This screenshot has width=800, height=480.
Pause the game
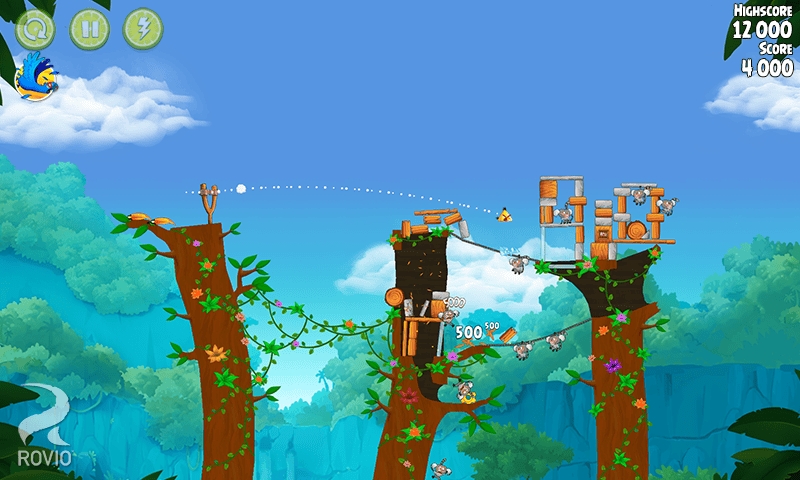(89, 29)
